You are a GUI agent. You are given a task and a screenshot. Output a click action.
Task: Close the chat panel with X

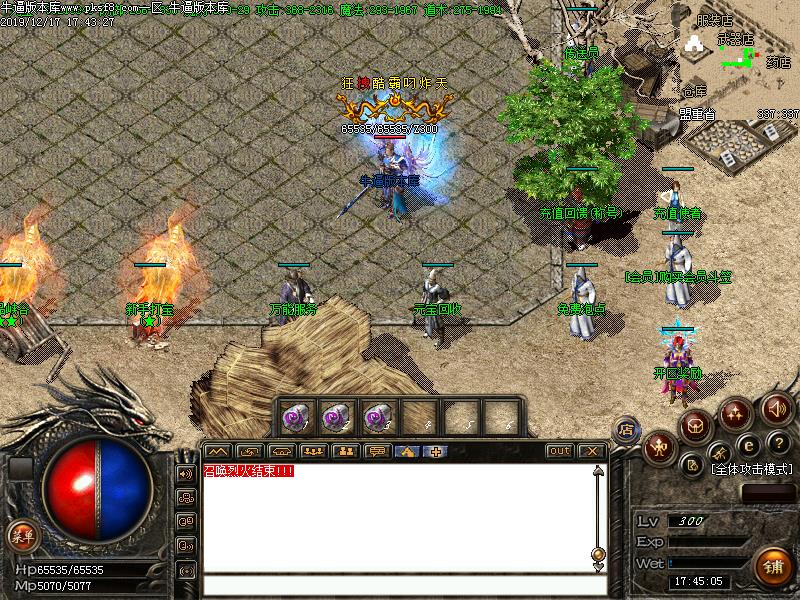[592, 451]
